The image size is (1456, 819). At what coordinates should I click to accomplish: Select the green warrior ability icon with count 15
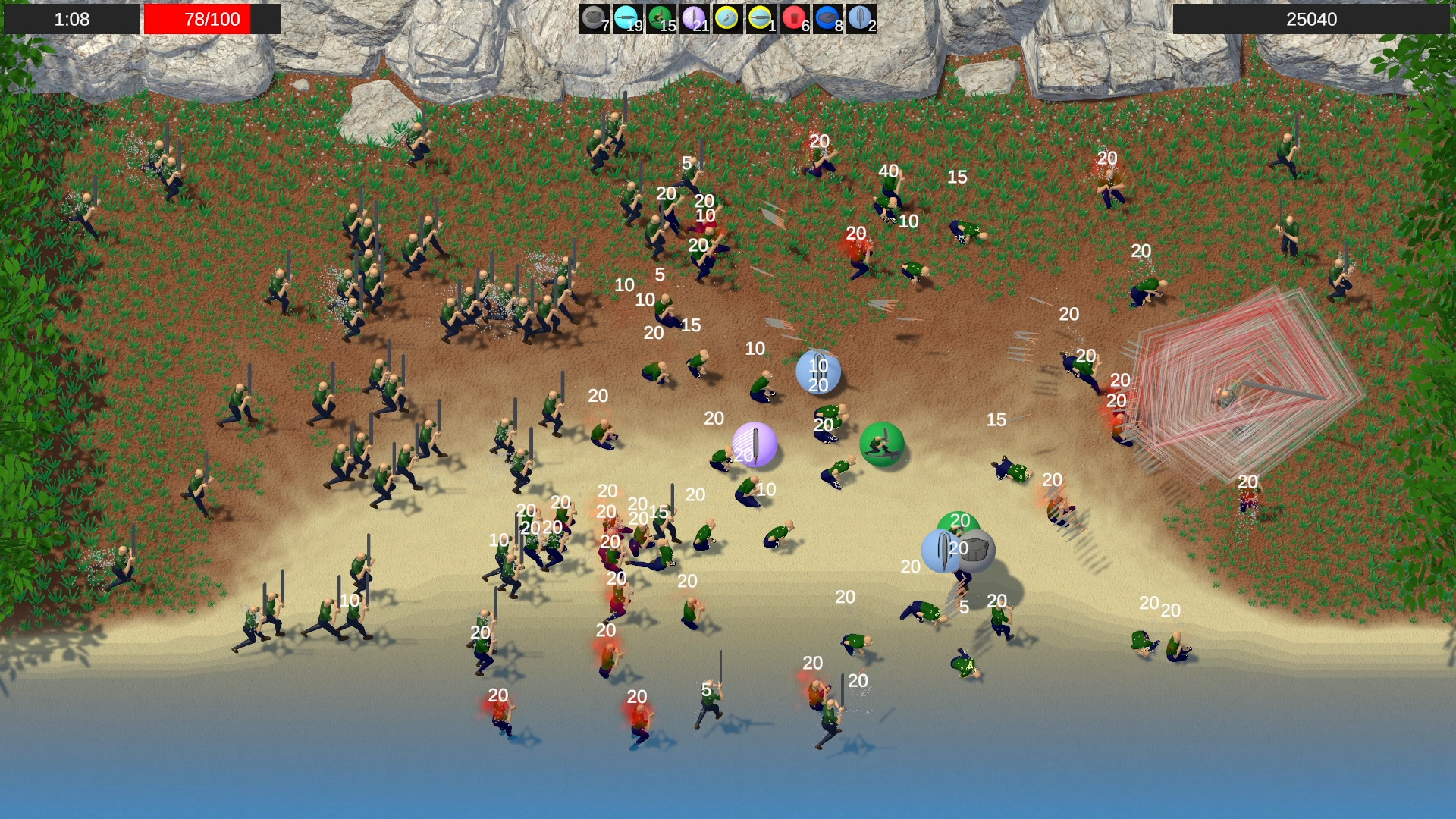[660, 19]
